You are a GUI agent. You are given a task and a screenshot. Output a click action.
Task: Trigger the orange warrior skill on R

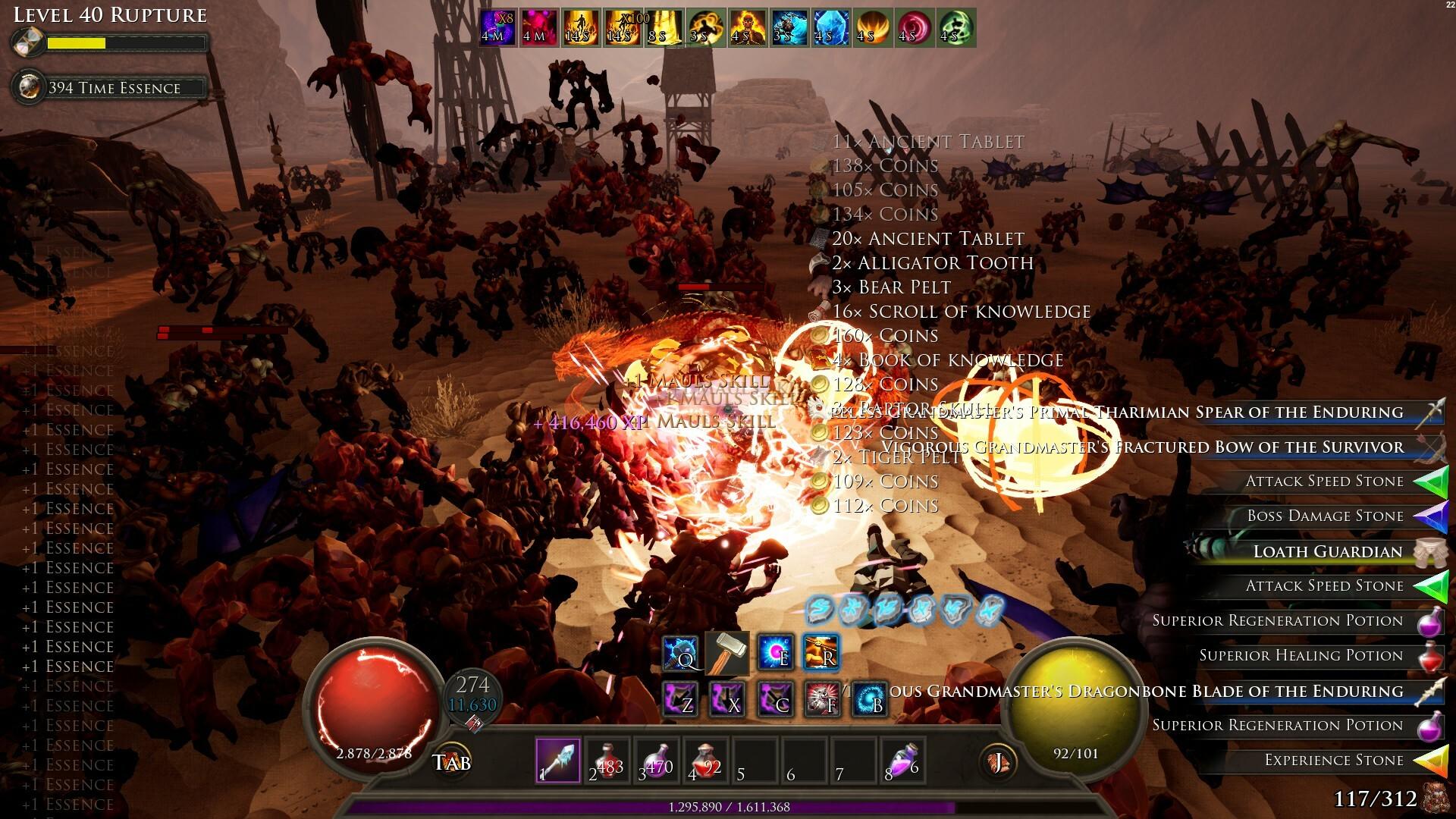[821, 653]
